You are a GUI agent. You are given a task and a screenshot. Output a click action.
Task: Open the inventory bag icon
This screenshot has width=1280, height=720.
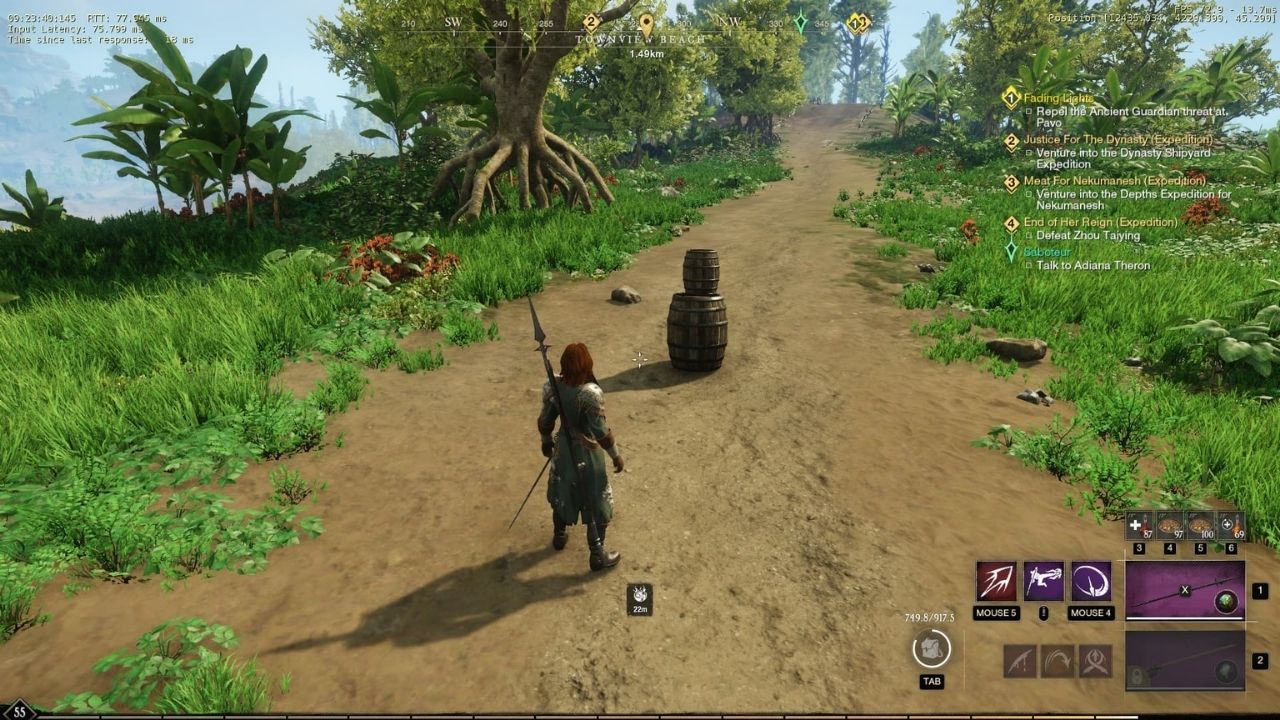[932, 649]
